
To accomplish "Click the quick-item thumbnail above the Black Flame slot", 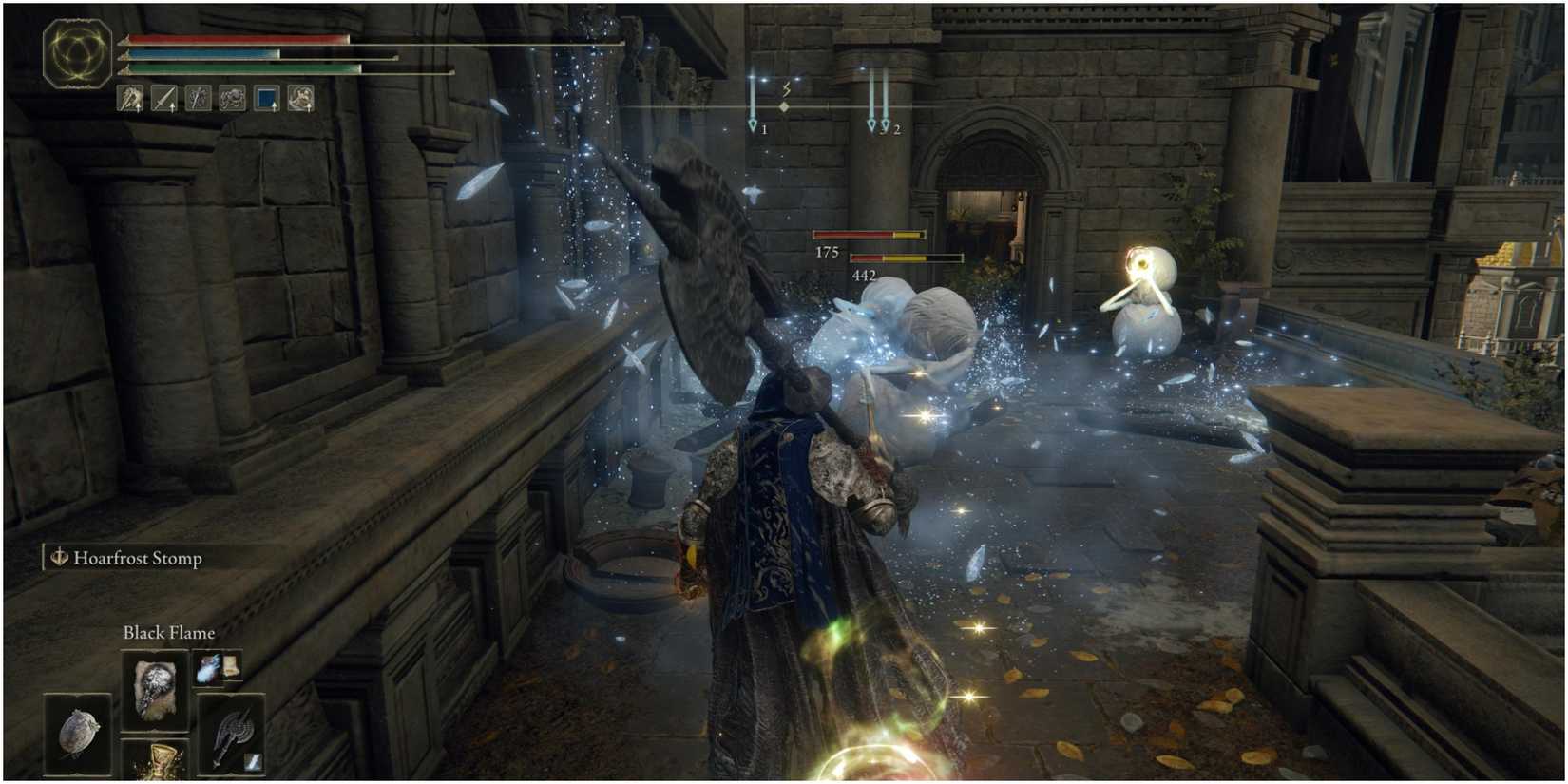I will pyautogui.click(x=208, y=669).
